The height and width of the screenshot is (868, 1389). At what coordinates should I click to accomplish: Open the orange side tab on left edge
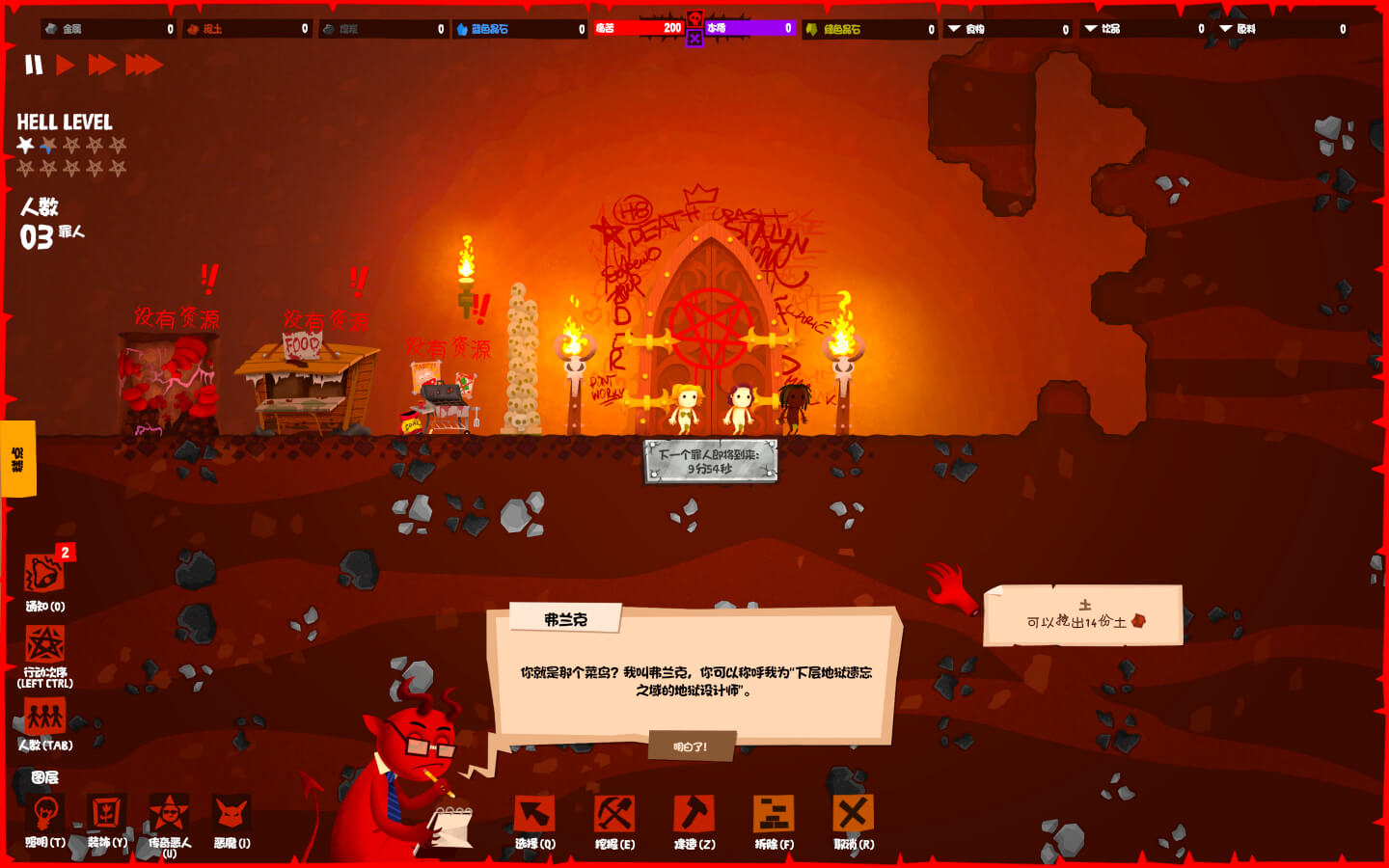point(17,459)
